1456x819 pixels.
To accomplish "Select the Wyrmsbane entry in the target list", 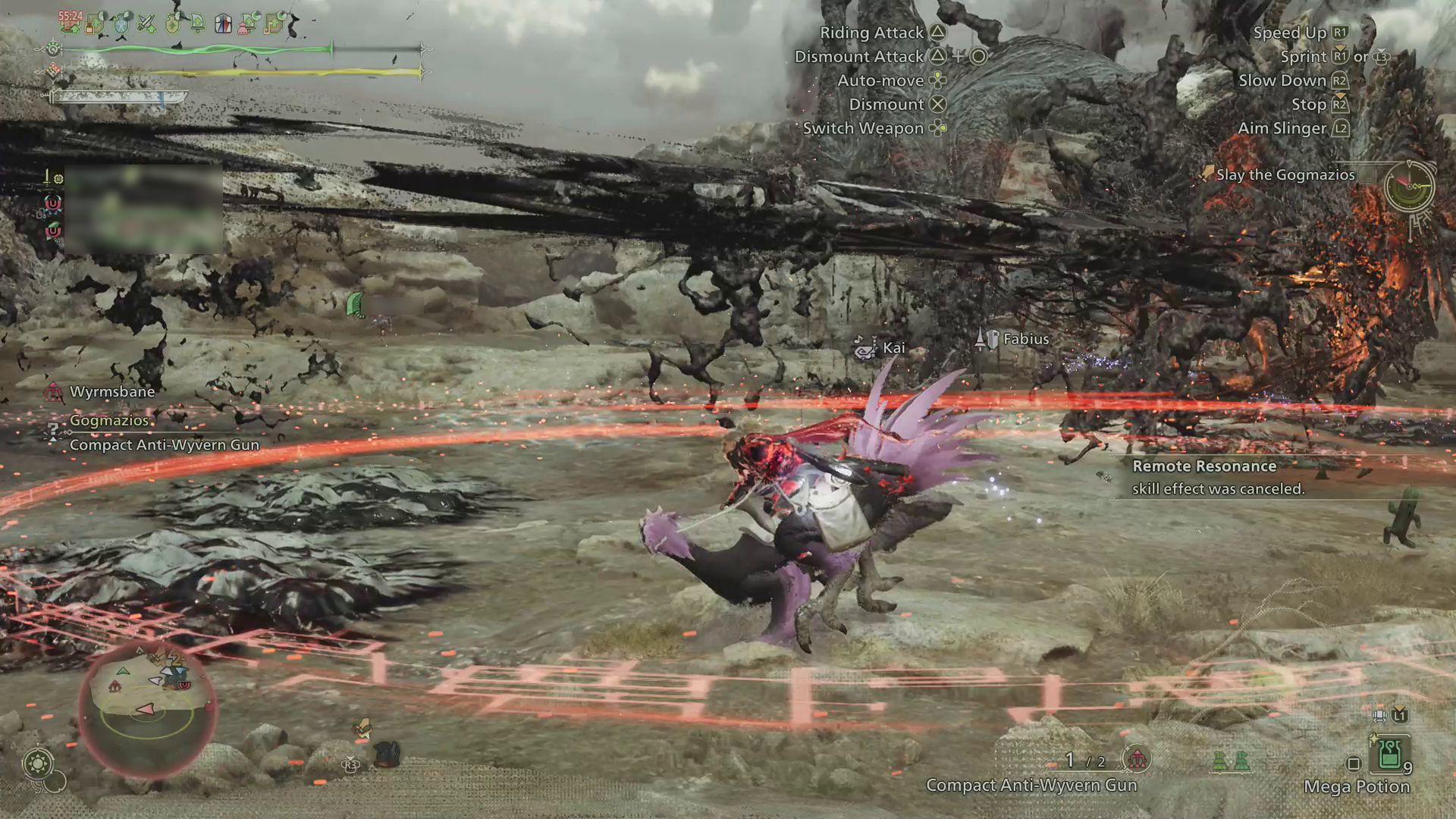I will pos(111,392).
